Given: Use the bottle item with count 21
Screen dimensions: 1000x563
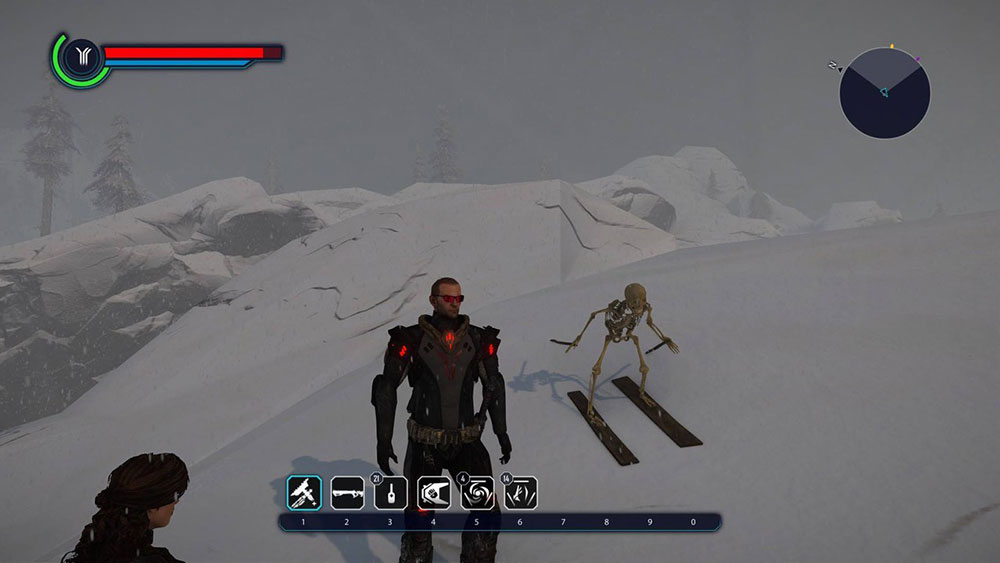Looking at the screenshot, I should [391, 491].
